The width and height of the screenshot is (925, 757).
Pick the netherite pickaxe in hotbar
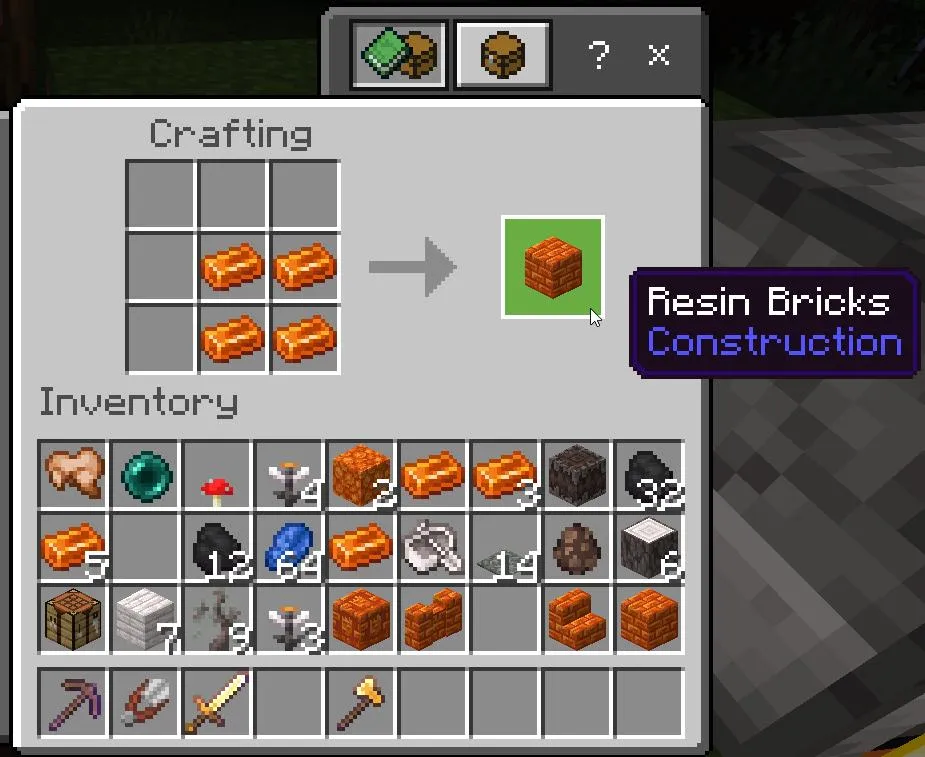pos(74,702)
